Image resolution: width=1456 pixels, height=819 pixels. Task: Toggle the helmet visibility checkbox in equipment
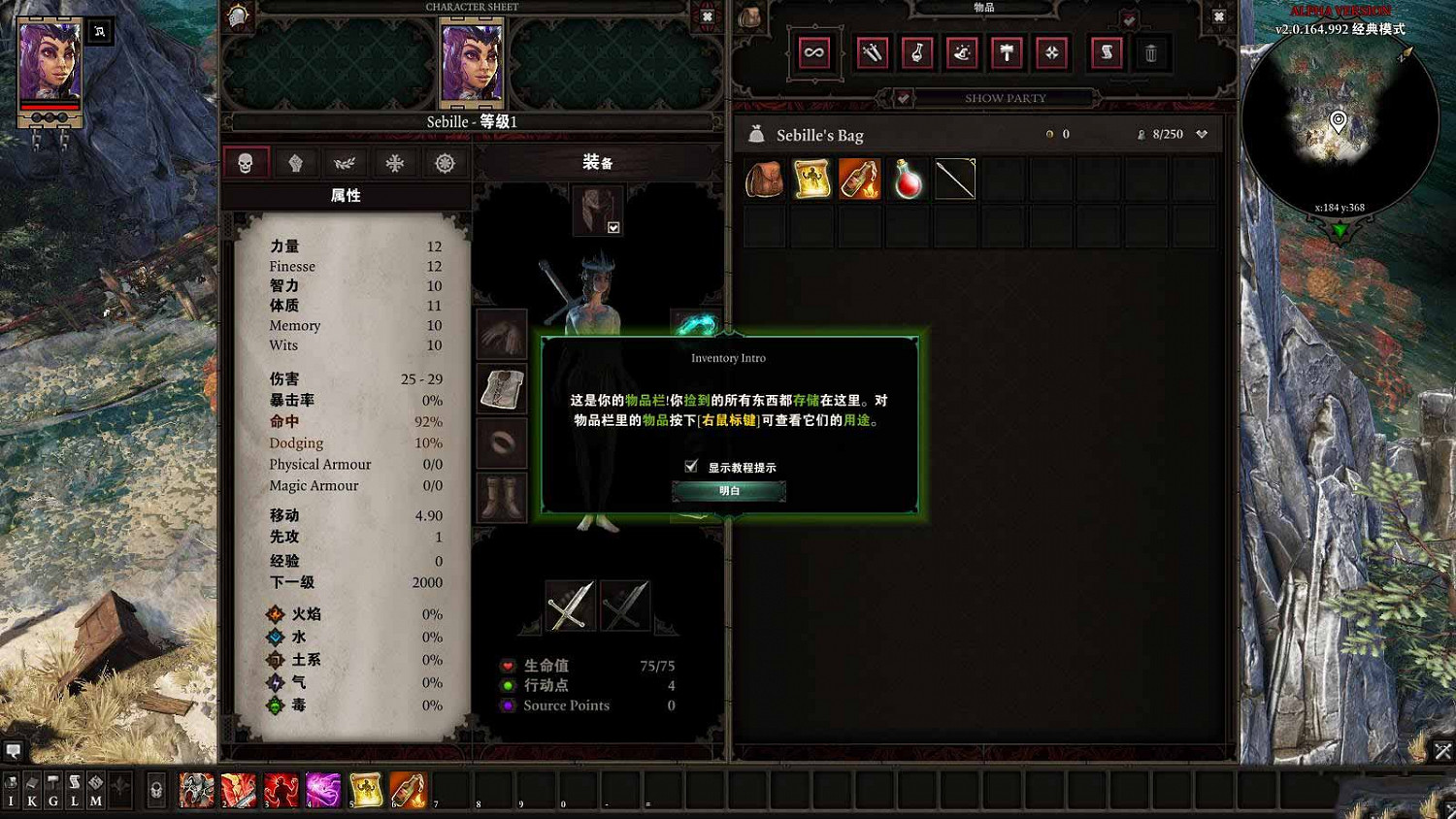[614, 225]
